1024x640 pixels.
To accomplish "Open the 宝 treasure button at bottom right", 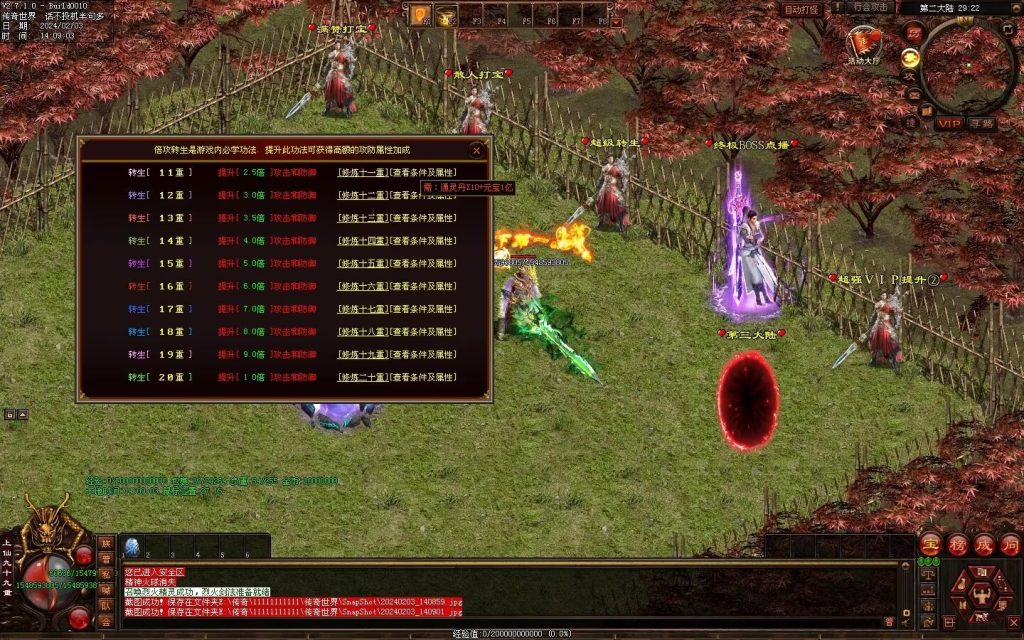I will (x=929, y=544).
